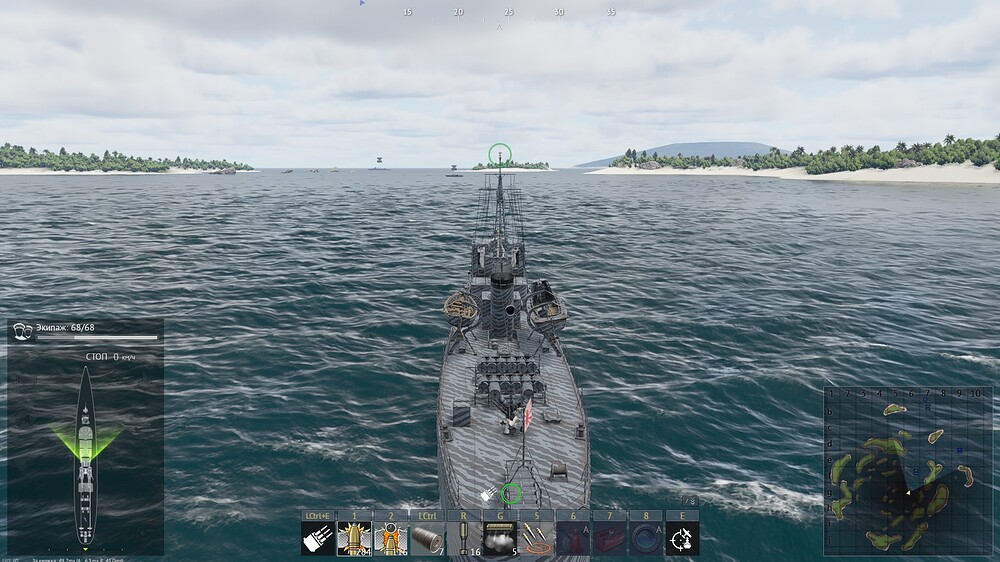Viewport: 1000px width, 562px height.
Task: Switch to the second shell type slot
Action: click(391, 539)
